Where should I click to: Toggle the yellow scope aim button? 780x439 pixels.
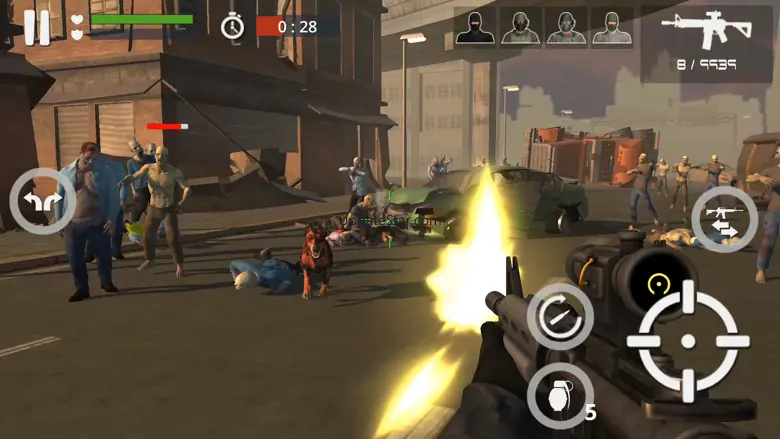(x=656, y=285)
